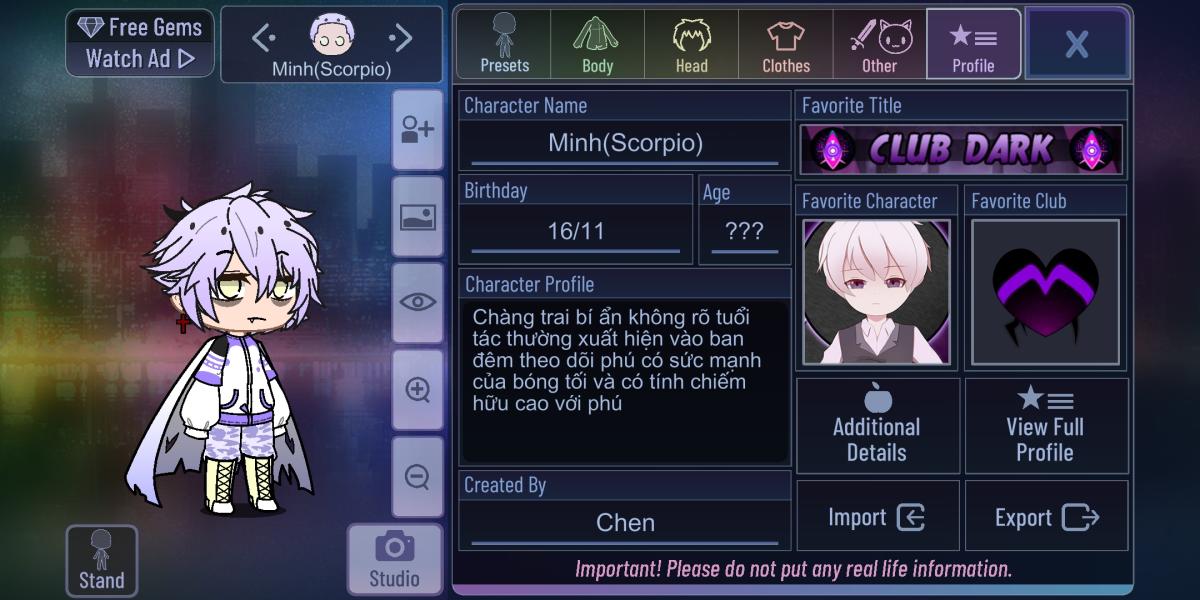This screenshot has height=600, width=1200.
Task: Select the Favorite Character portrait
Action: pos(876,293)
